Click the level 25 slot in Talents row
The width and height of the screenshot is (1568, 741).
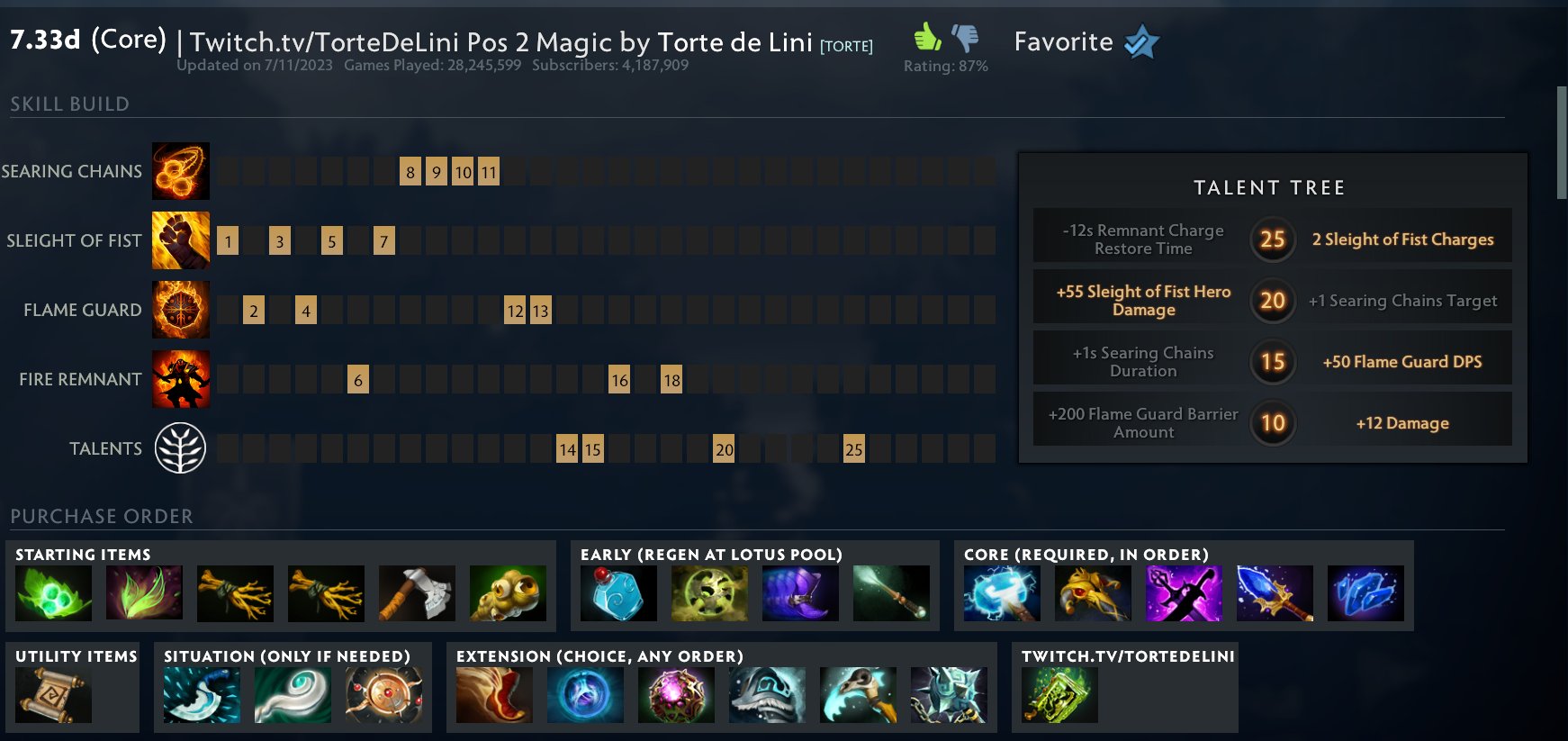pyautogui.click(x=854, y=448)
